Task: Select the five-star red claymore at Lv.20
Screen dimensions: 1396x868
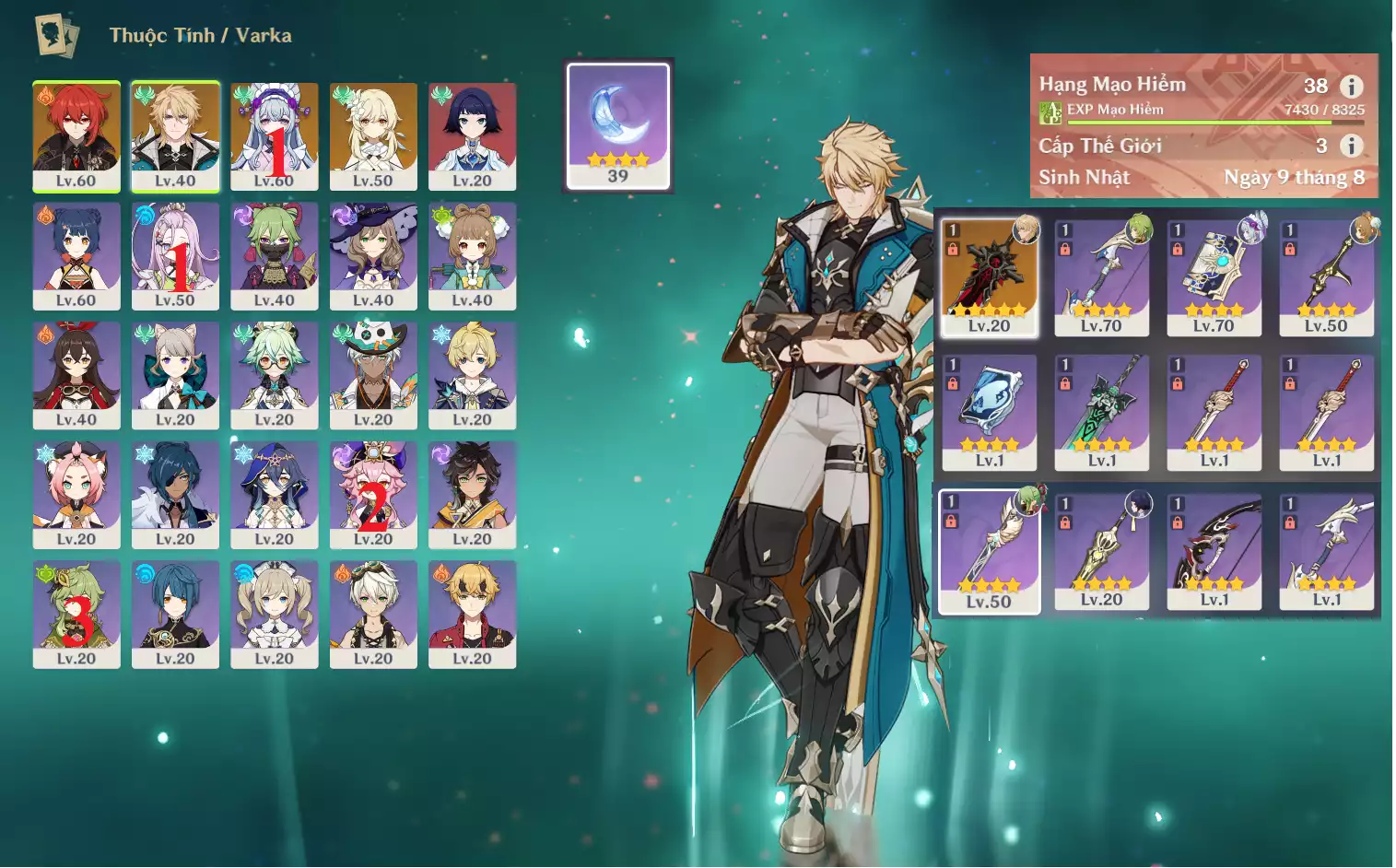Action: pyautogui.click(x=989, y=276)
